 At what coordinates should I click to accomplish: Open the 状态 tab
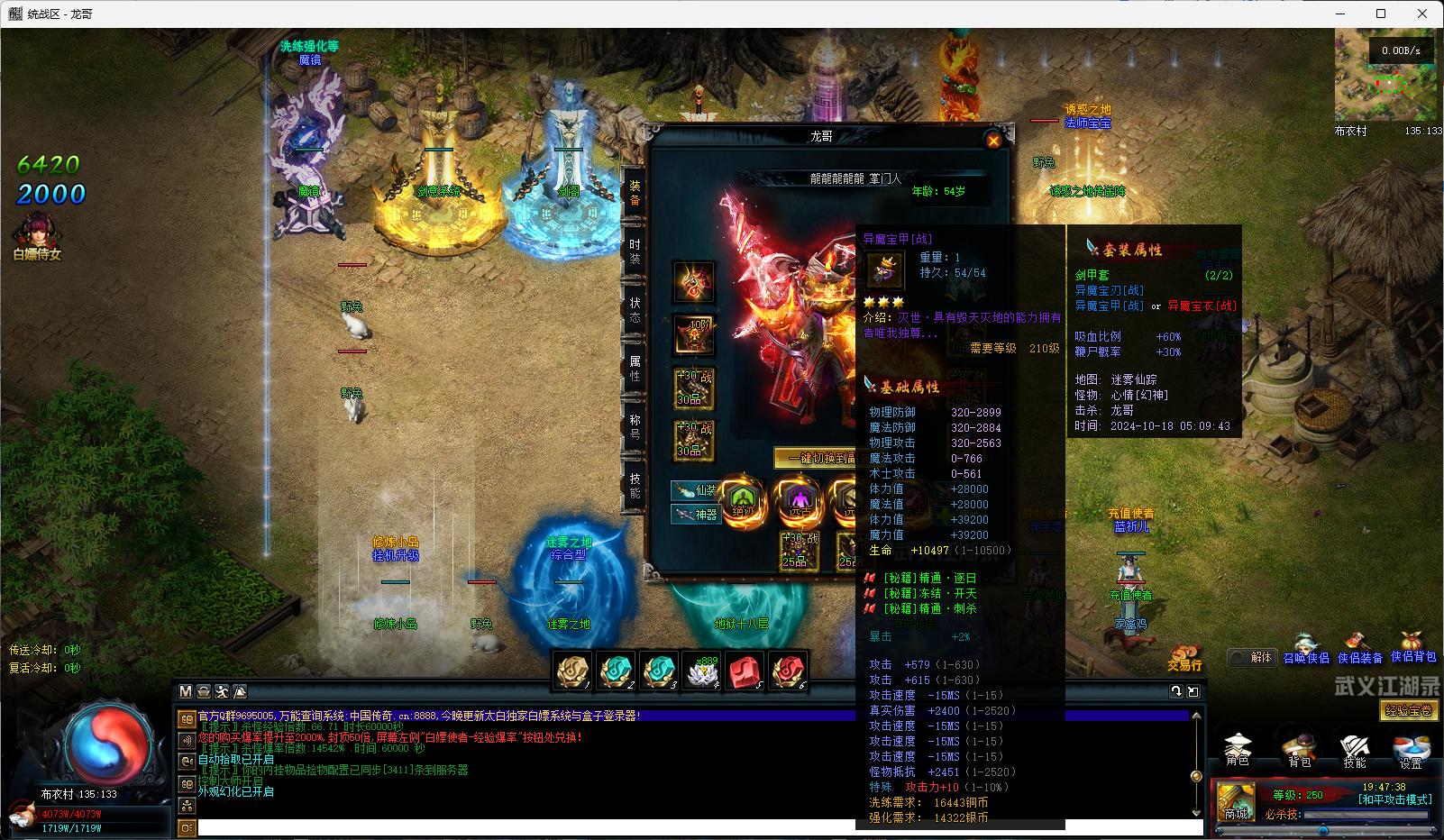[635, 310]
